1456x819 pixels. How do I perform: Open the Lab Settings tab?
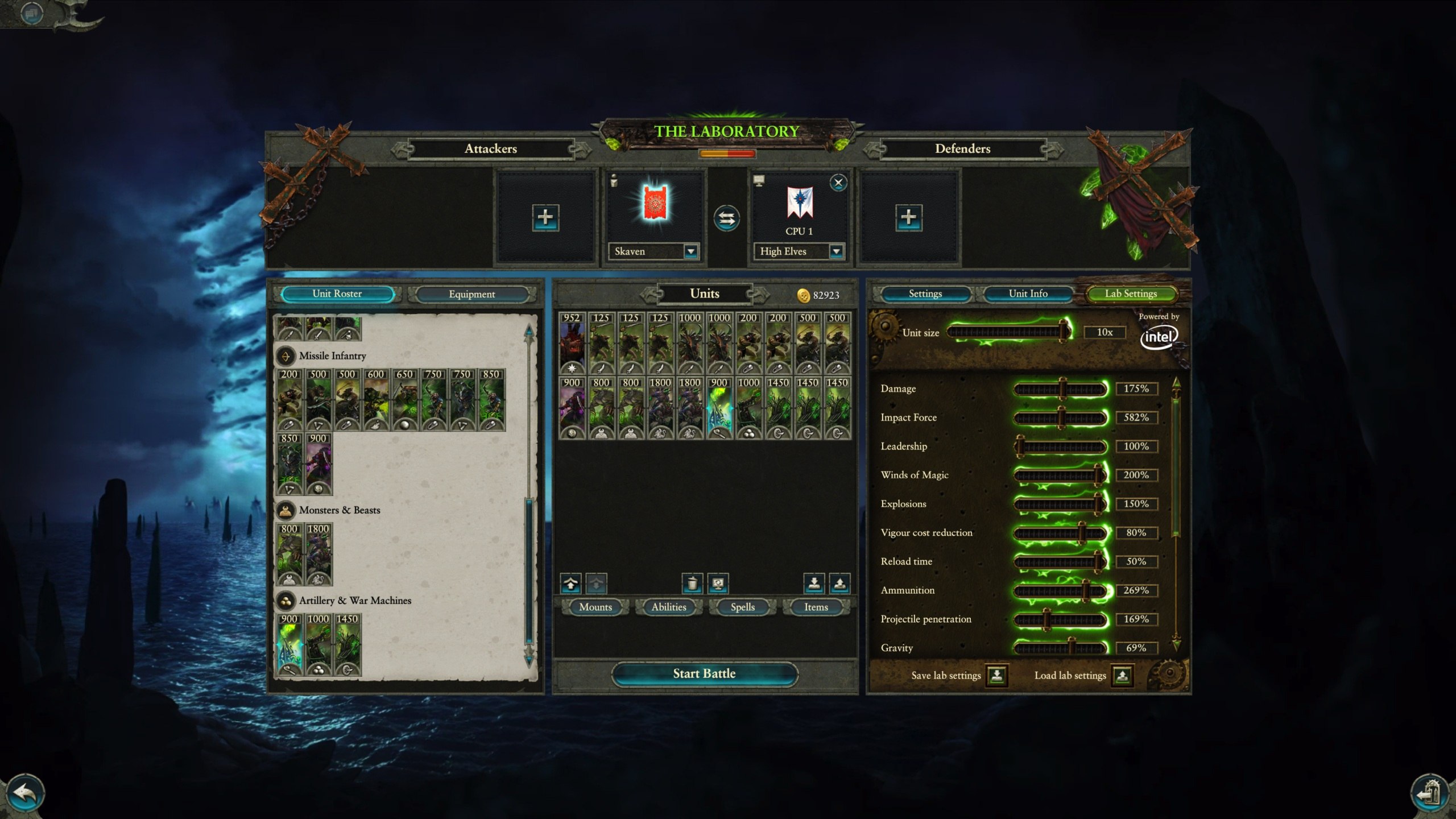point(1131,293)
